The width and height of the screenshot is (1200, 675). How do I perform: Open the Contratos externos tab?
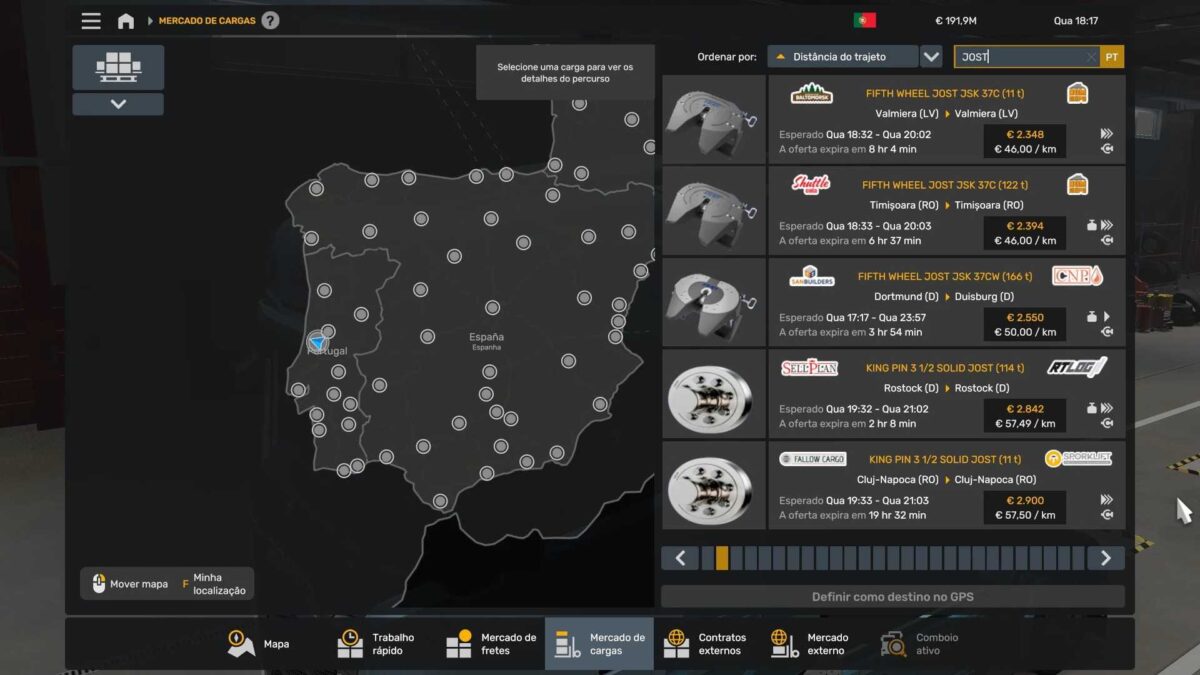pyautogui.click(x=707, y=644)
